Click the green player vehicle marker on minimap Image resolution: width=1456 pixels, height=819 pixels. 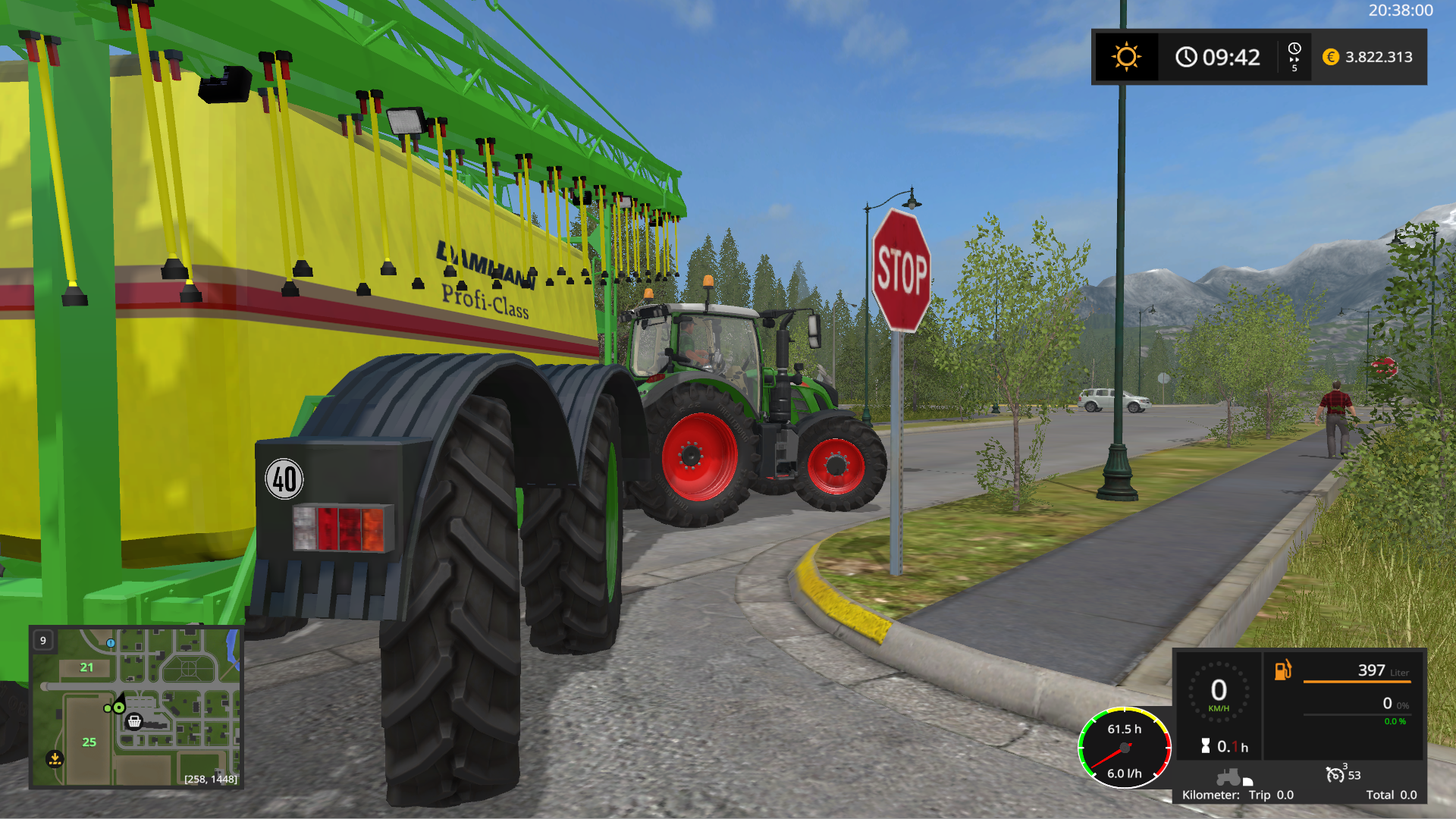coord(118,708)
